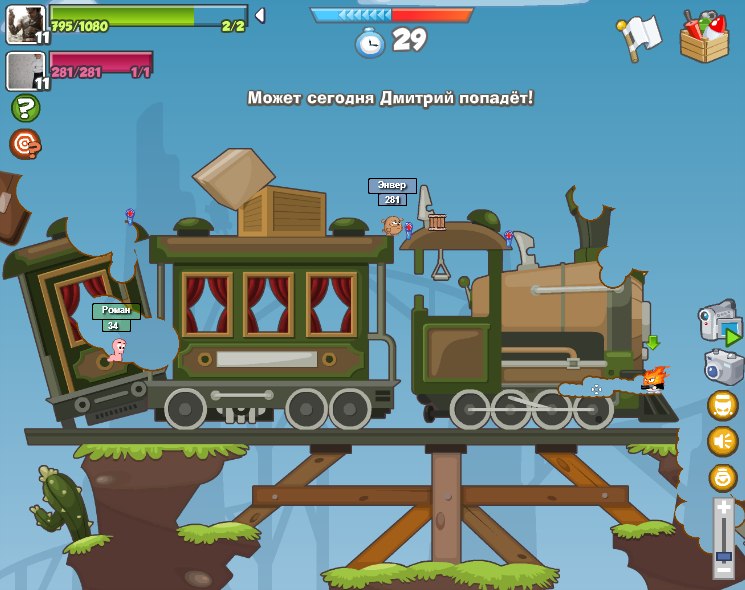This screenshot has height=590, width=745.
Task: Open the green question mark help
Action: click(25, 108)
